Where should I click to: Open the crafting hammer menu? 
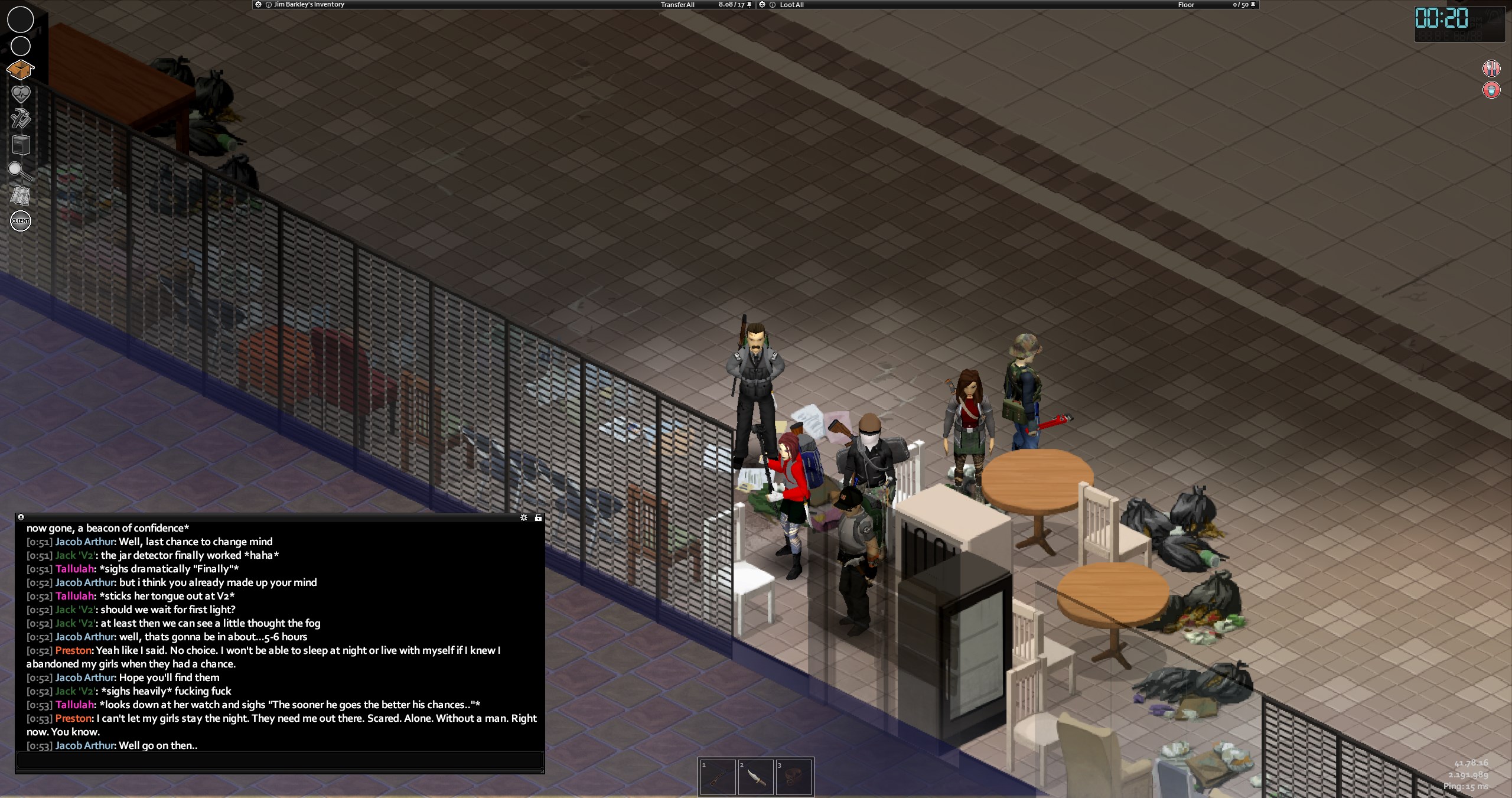tap(20, 118)
